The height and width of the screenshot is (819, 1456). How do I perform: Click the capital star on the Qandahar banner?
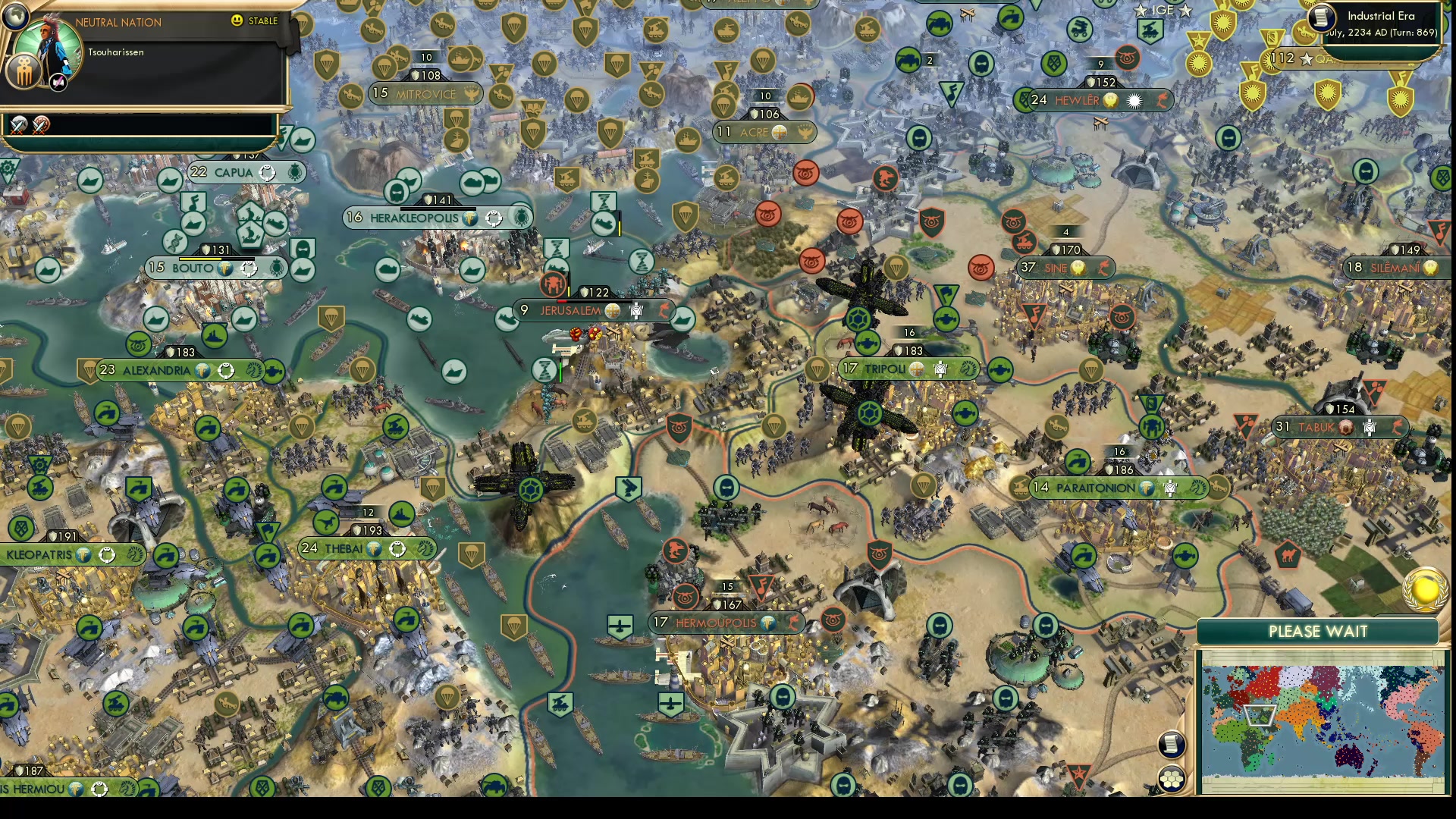pos(1307,58)
